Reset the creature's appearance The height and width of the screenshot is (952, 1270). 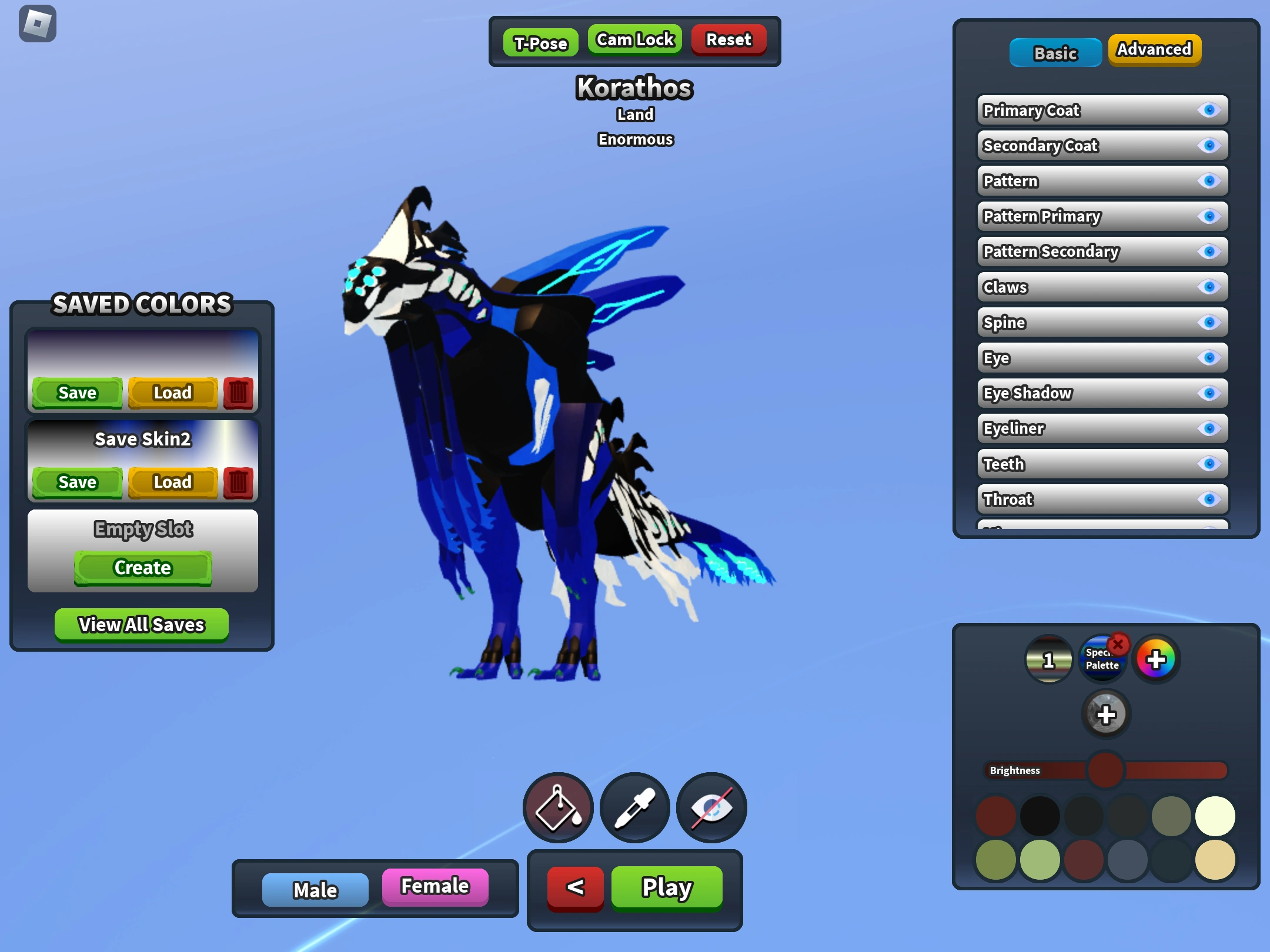(728, 39)
